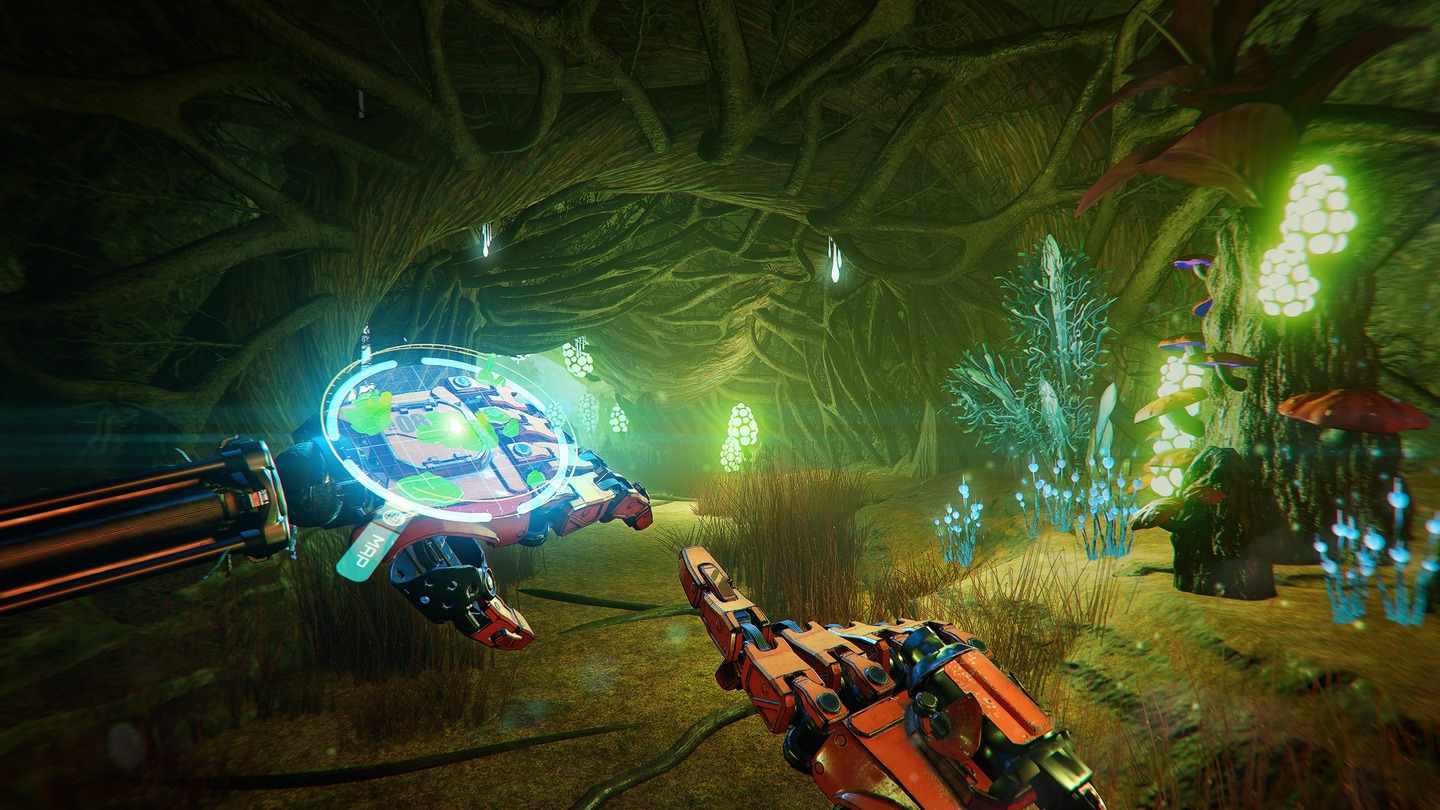The height and width of the screenshot is (810, 1440).
Task: Click the circular emblem near the MAP tag
Action: coord(393,516)
